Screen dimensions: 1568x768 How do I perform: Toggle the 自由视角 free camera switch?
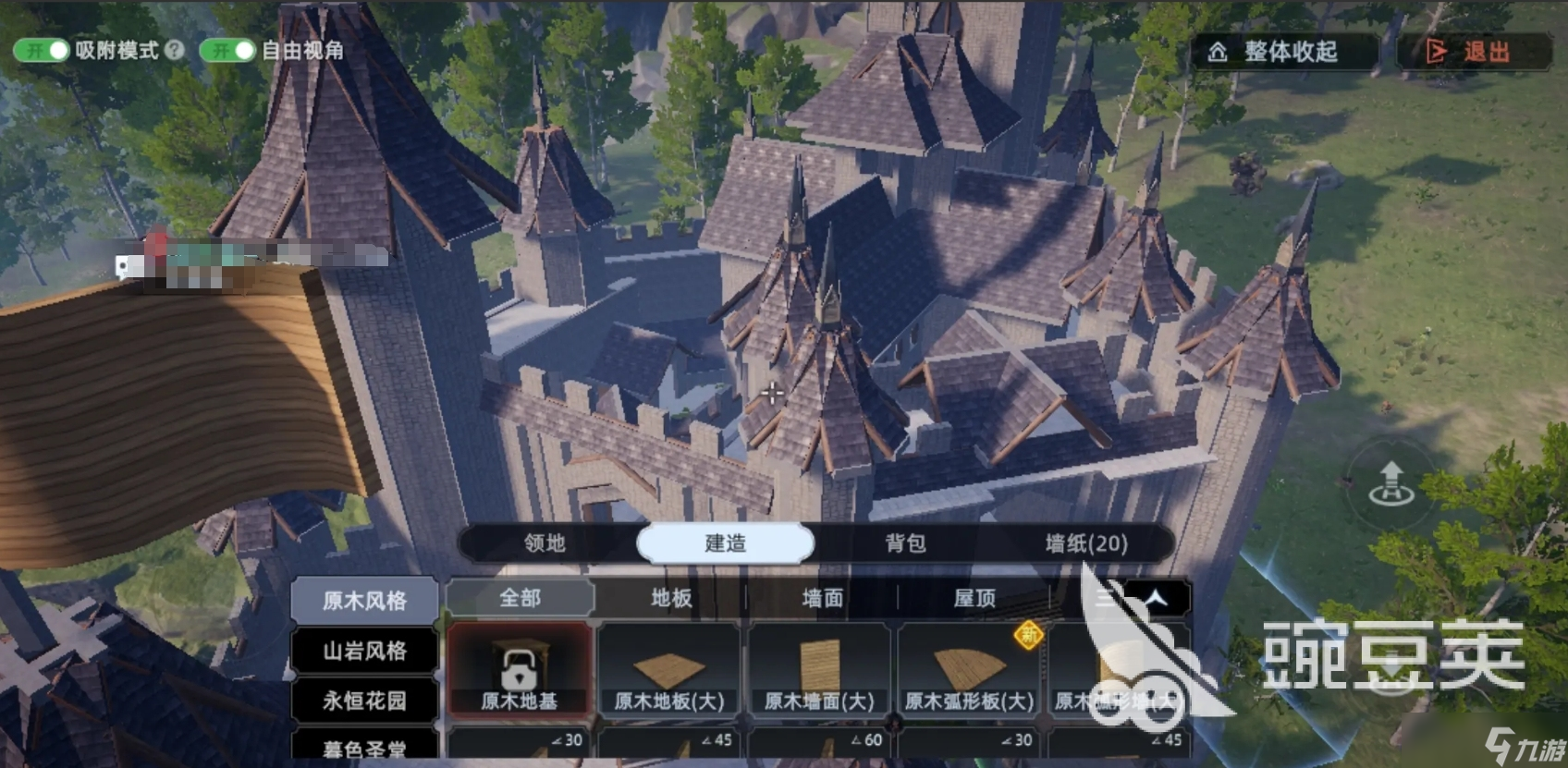coord(227,50)
